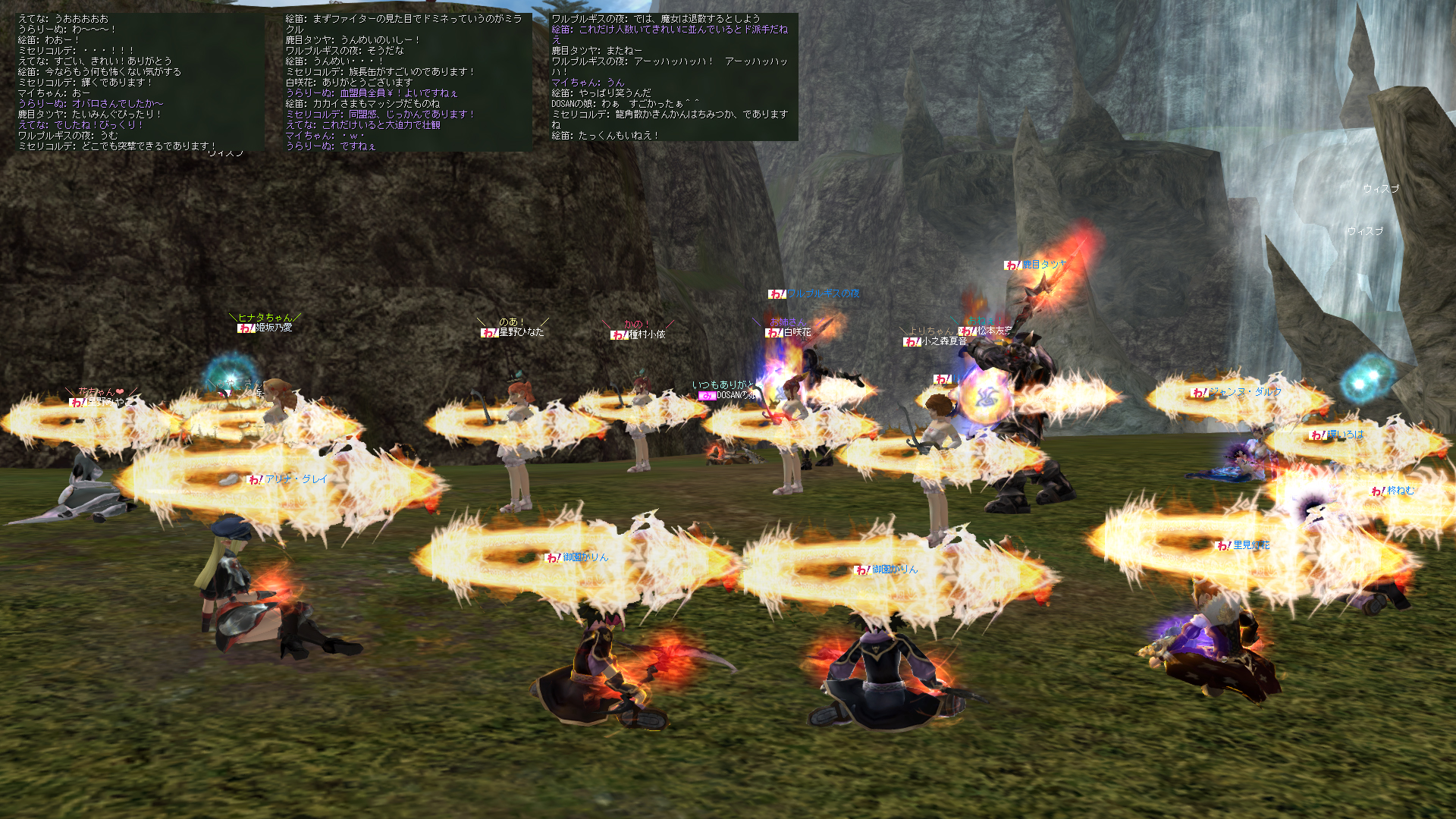Choose the 姫坂乃愛 player nameplate

[x=265, y=328]
